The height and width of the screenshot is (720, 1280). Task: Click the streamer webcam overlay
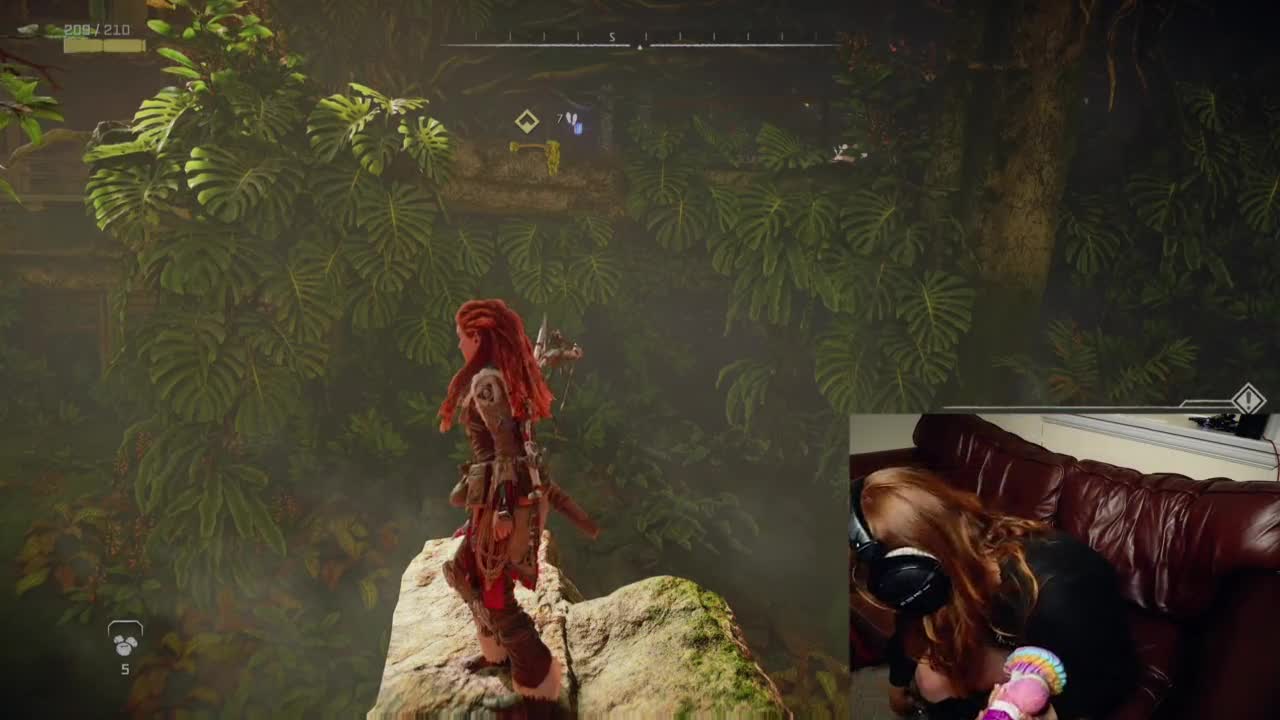[x=1064, y=566]
